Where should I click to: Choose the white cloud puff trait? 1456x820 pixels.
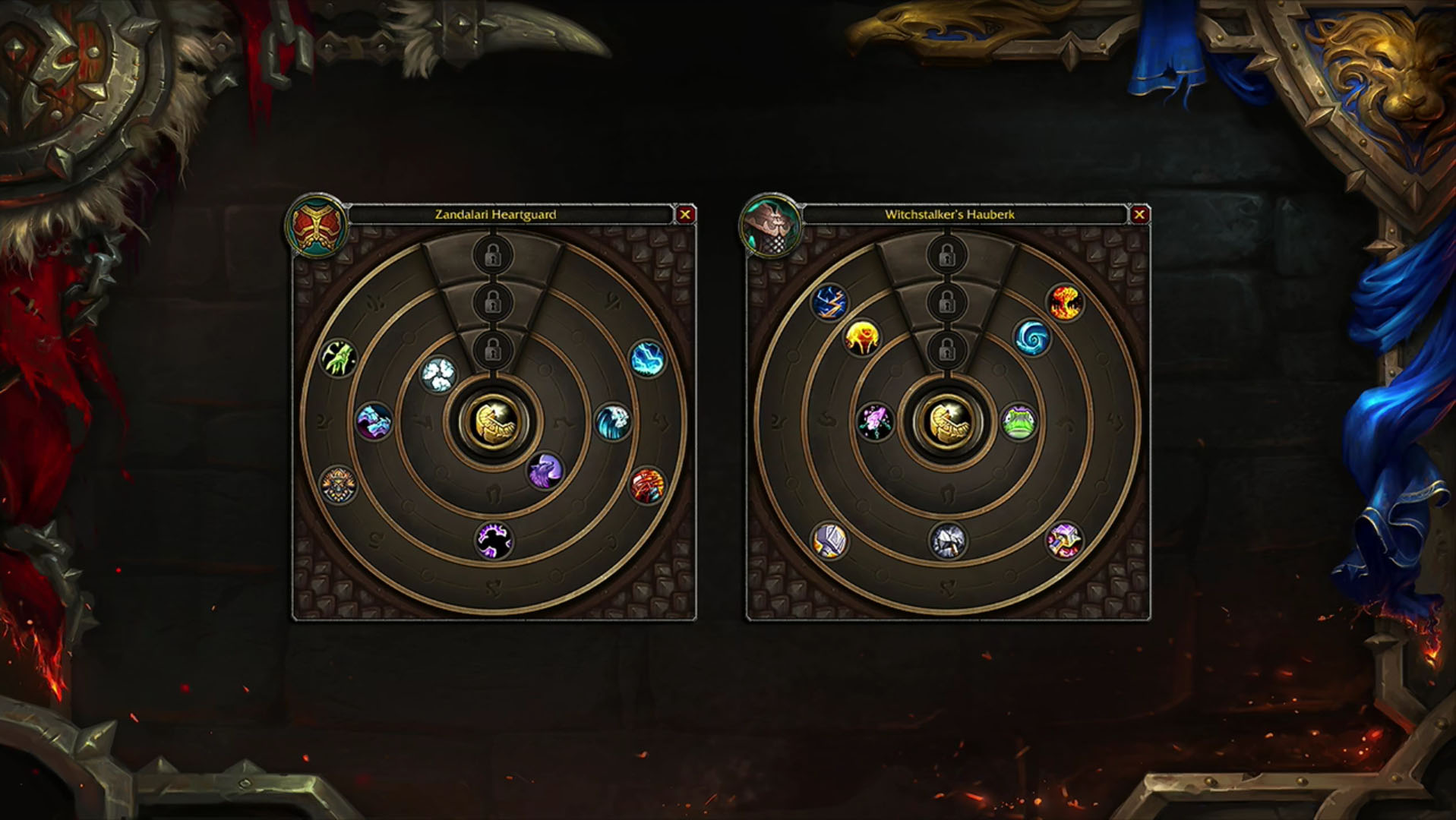point(438,374)
